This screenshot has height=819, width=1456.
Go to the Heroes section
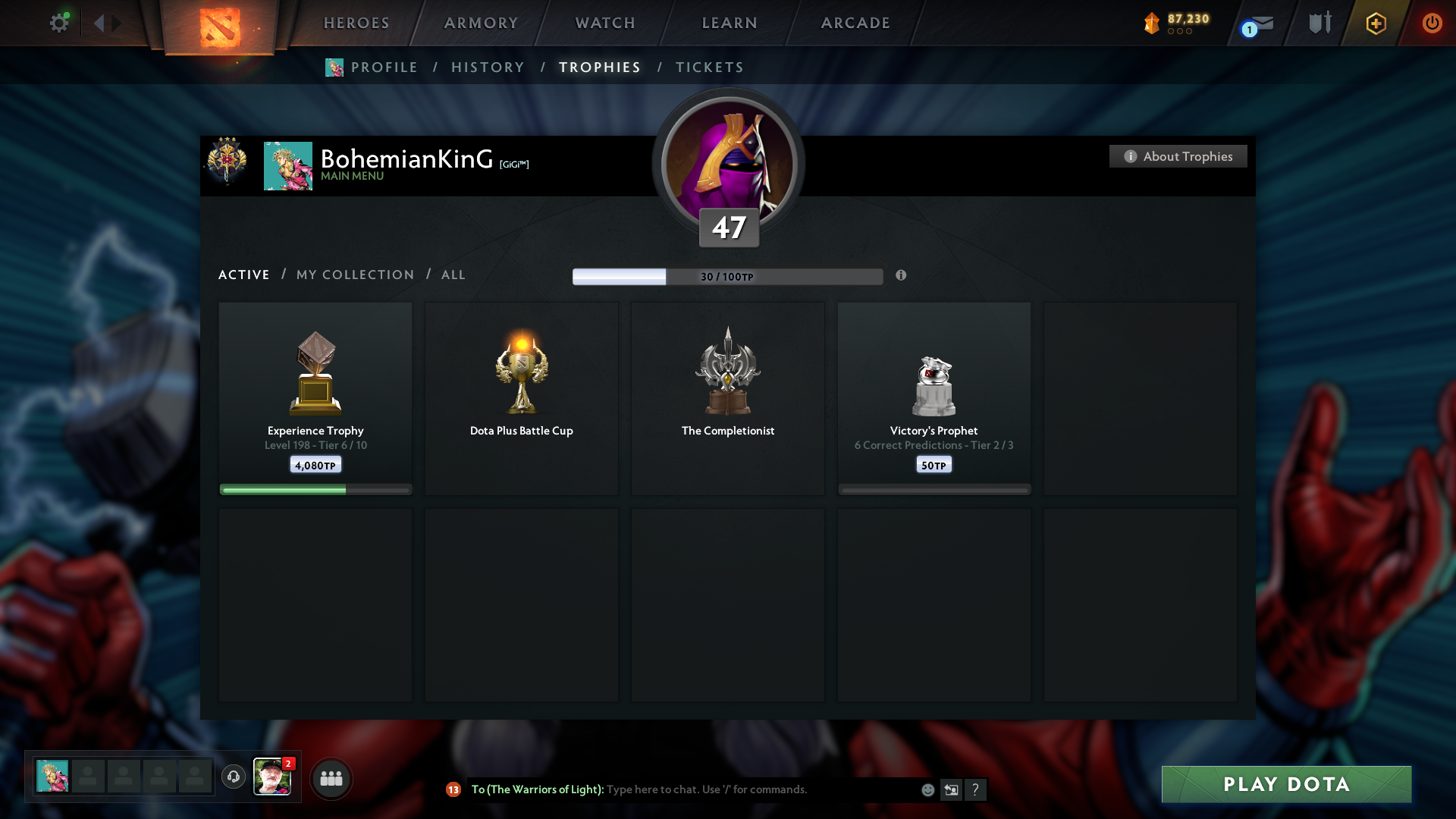[356, 23]
